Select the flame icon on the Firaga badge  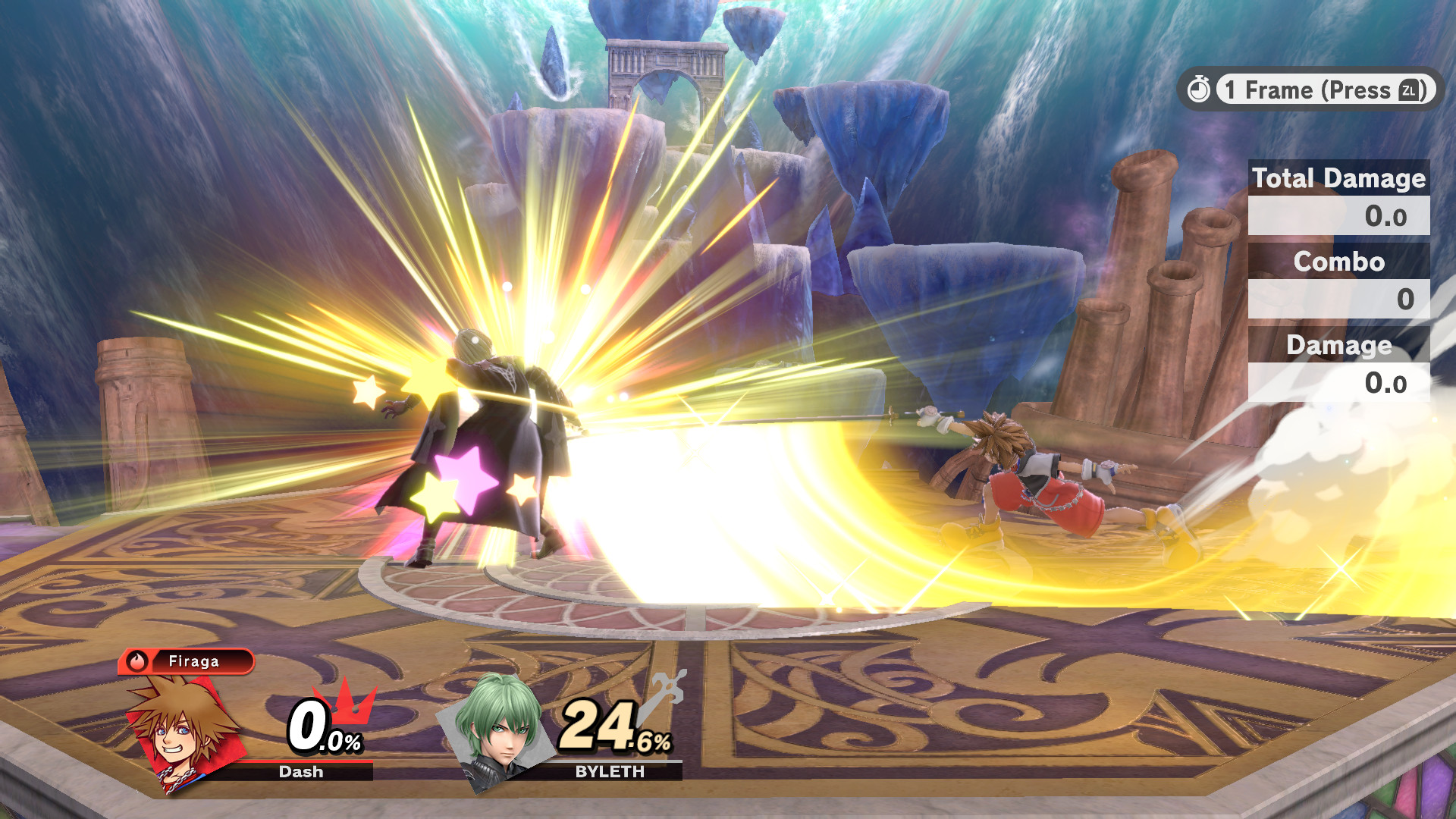[138, 661]
